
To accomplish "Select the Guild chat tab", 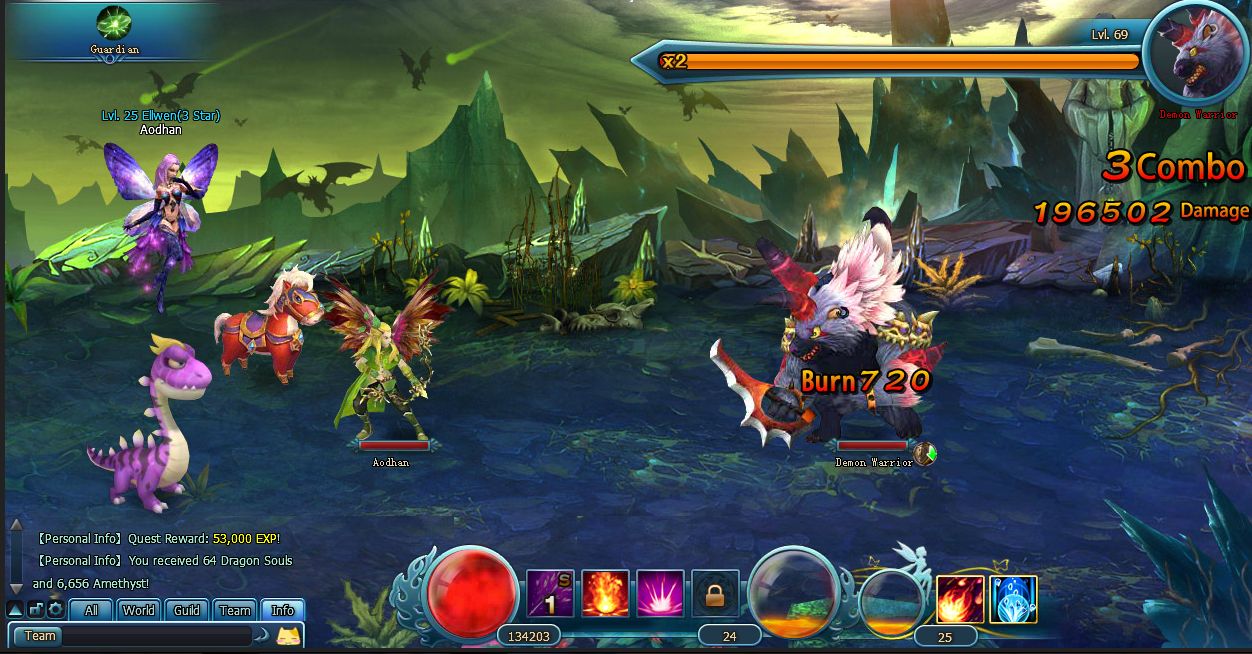I will (x=187, y=610).
